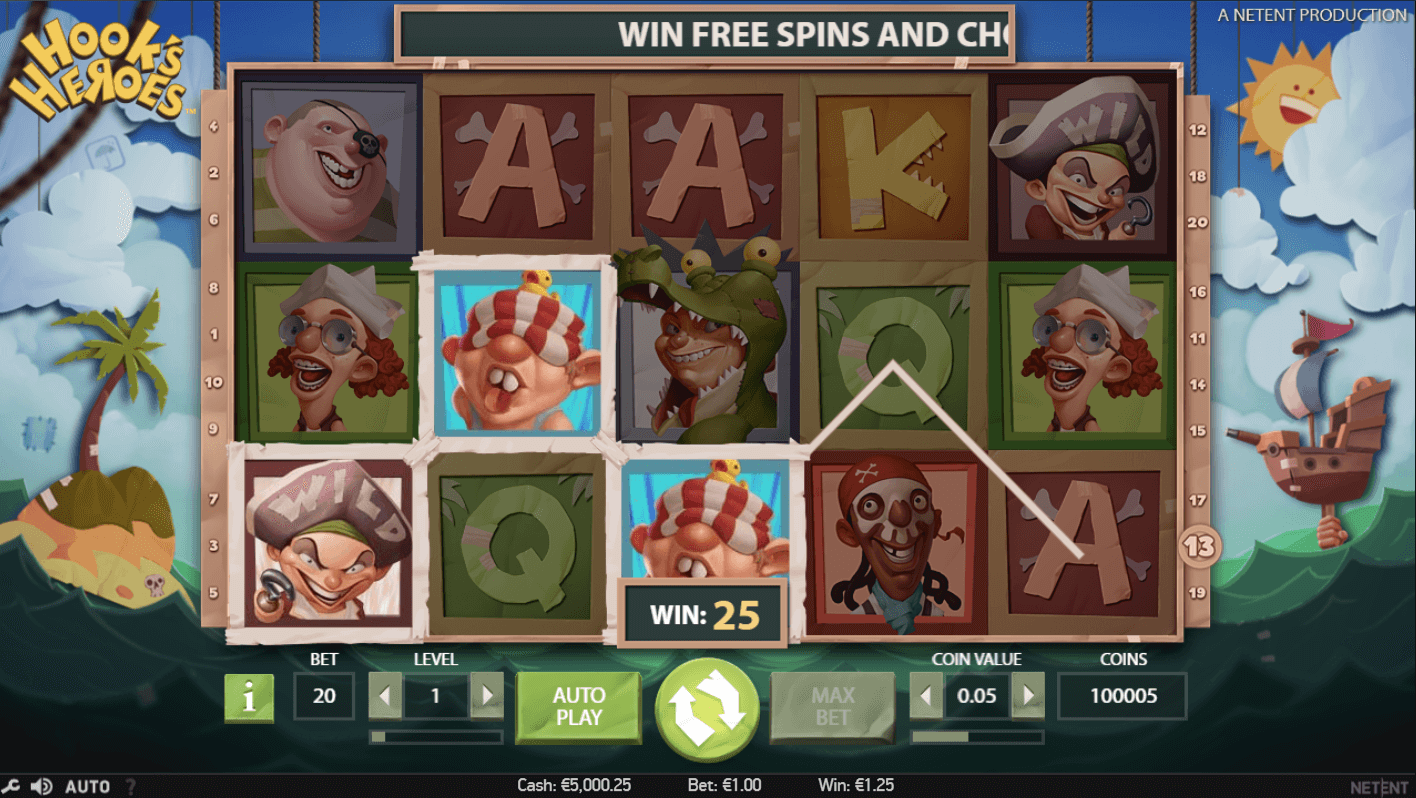The image size is (1416, 798).
Task: Start Auto Play mode
Action: click(578, 706)
